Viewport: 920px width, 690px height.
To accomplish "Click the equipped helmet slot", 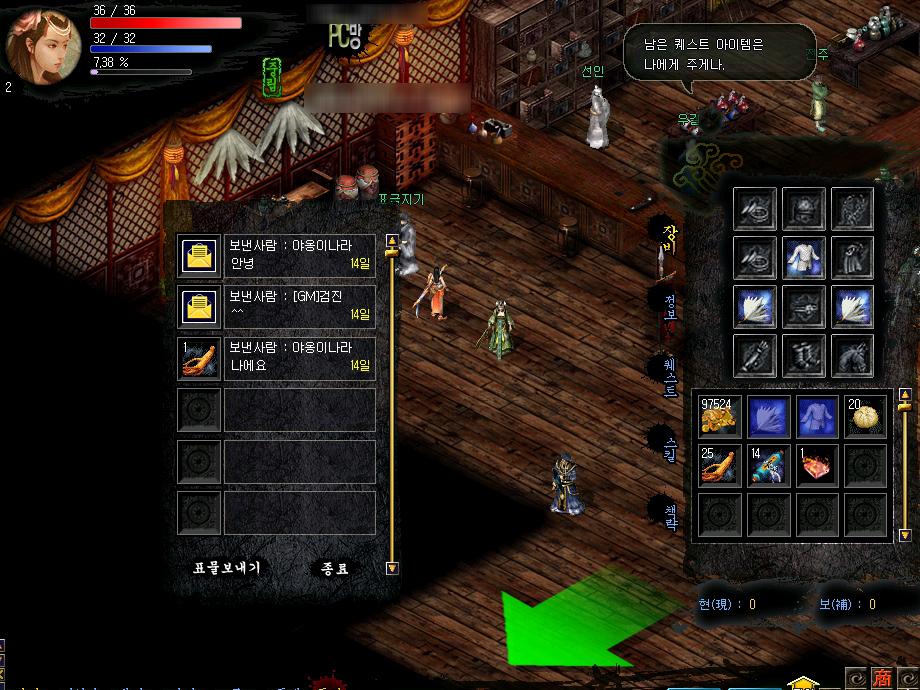I will click(x=803, y=208).
